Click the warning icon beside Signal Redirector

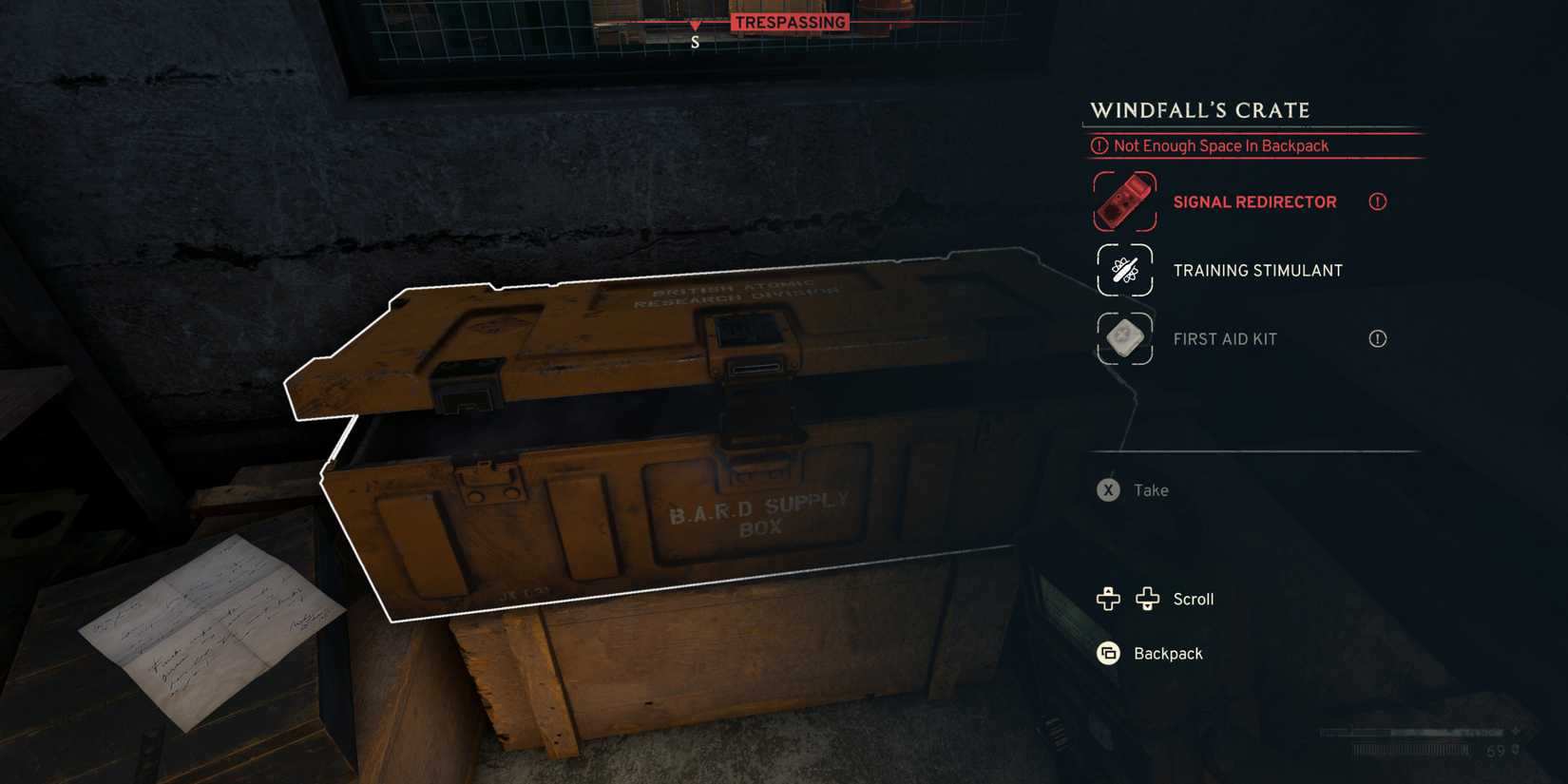coord(1377,201)
